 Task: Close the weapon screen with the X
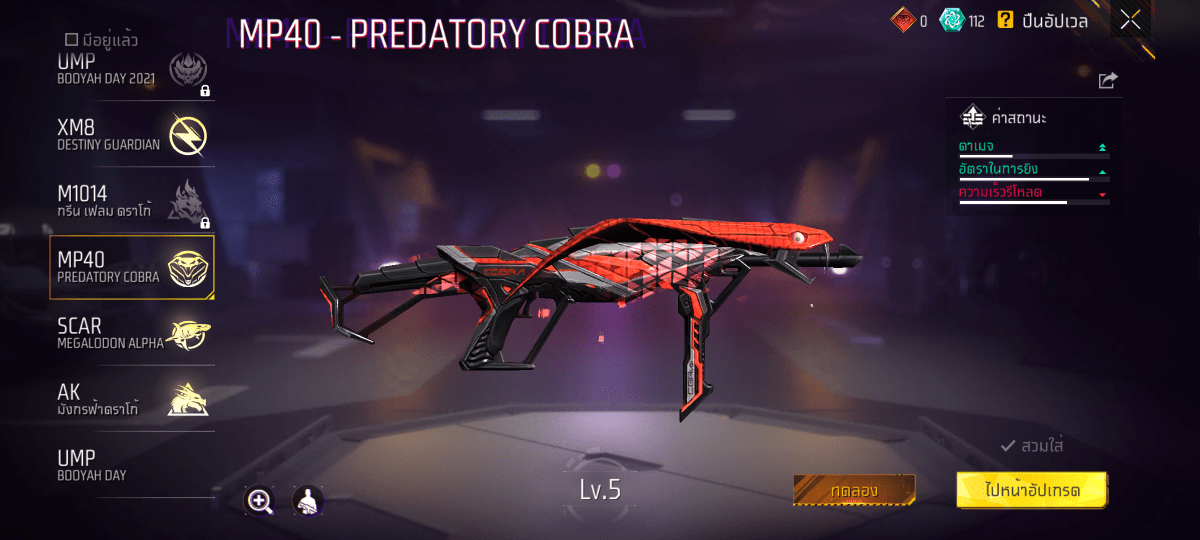click(1130, 19)
